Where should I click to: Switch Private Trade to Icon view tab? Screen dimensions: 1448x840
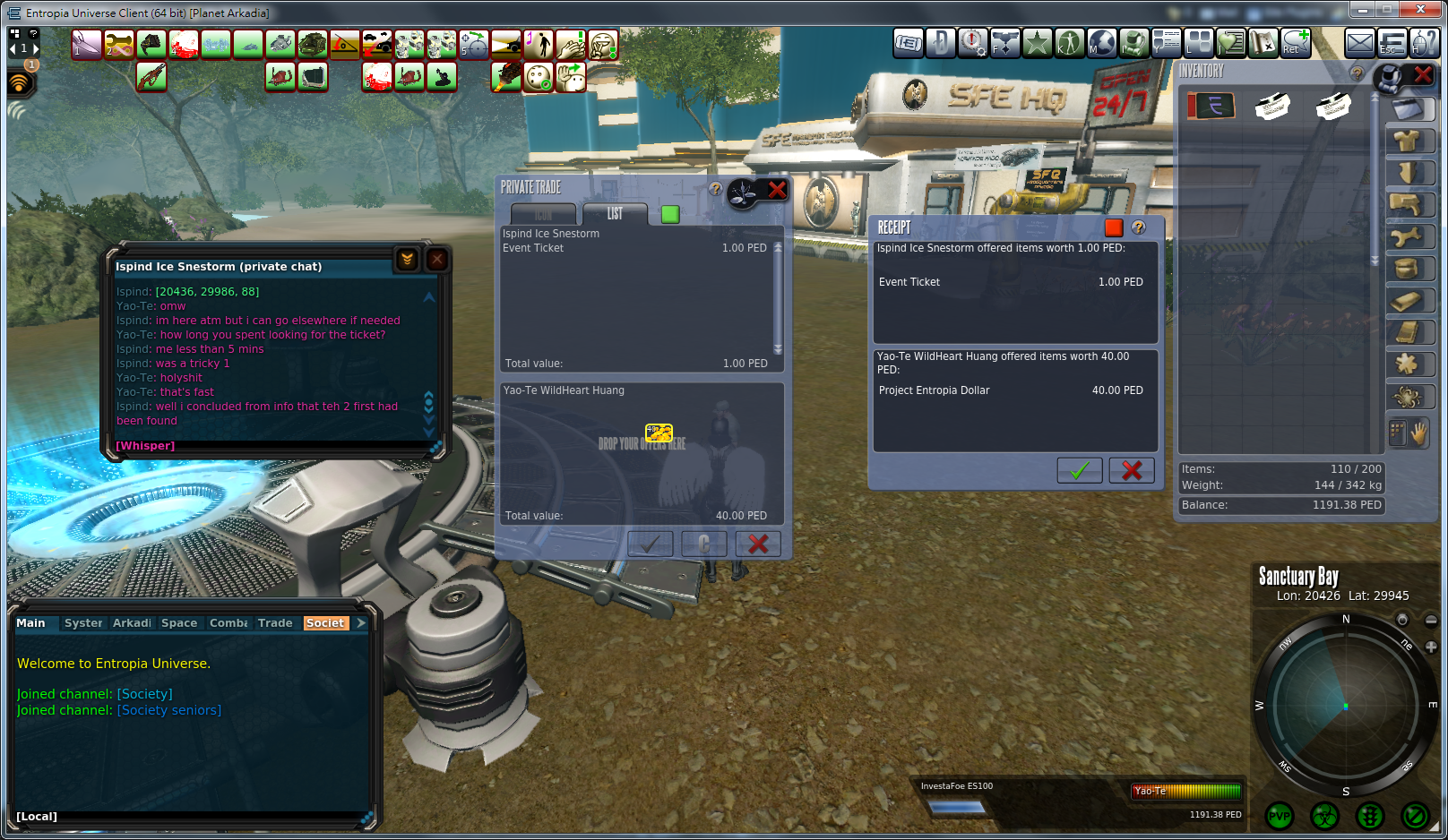pos(543,214)
